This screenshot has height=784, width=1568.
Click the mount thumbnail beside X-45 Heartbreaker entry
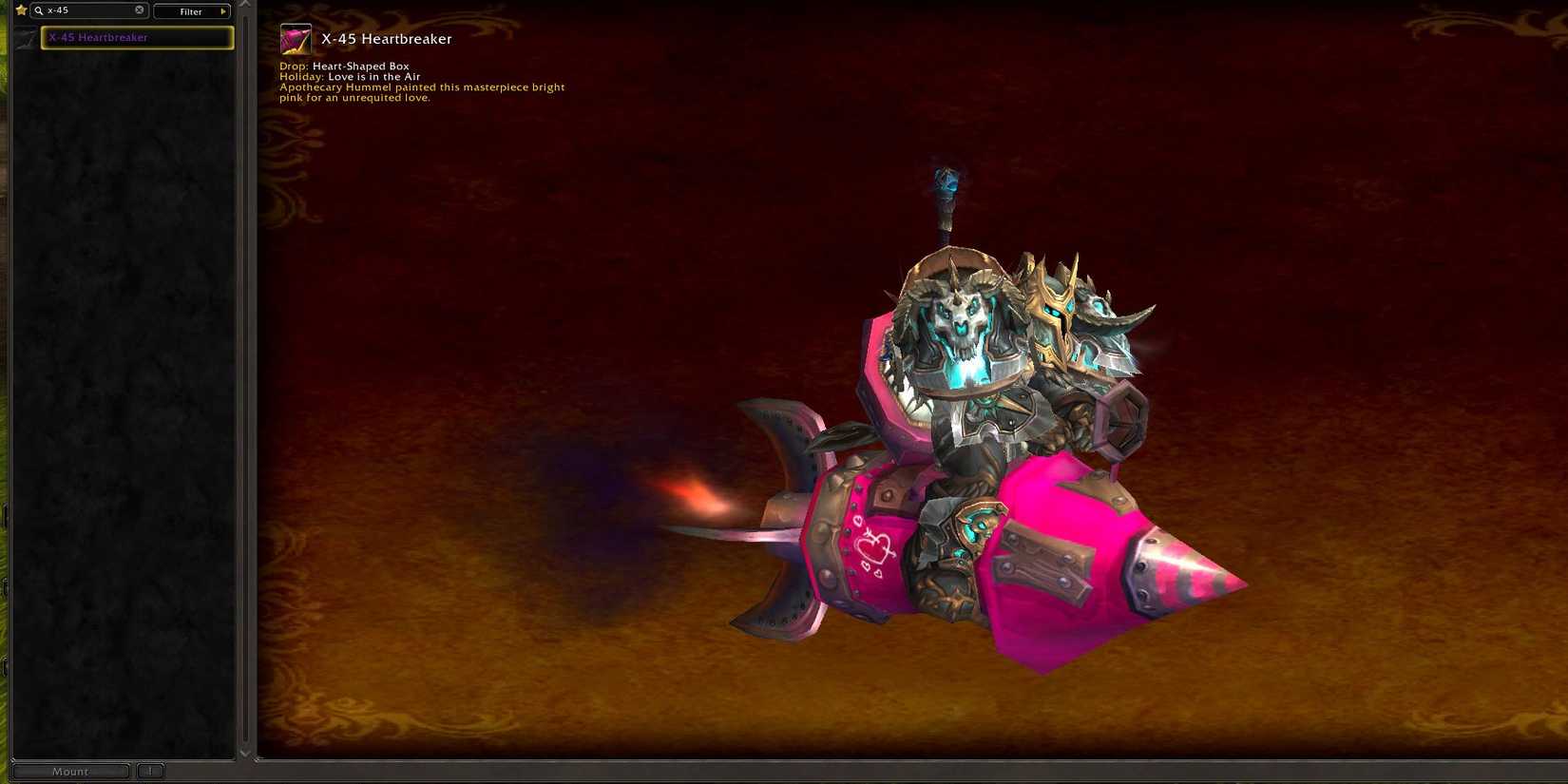(25, 37)
